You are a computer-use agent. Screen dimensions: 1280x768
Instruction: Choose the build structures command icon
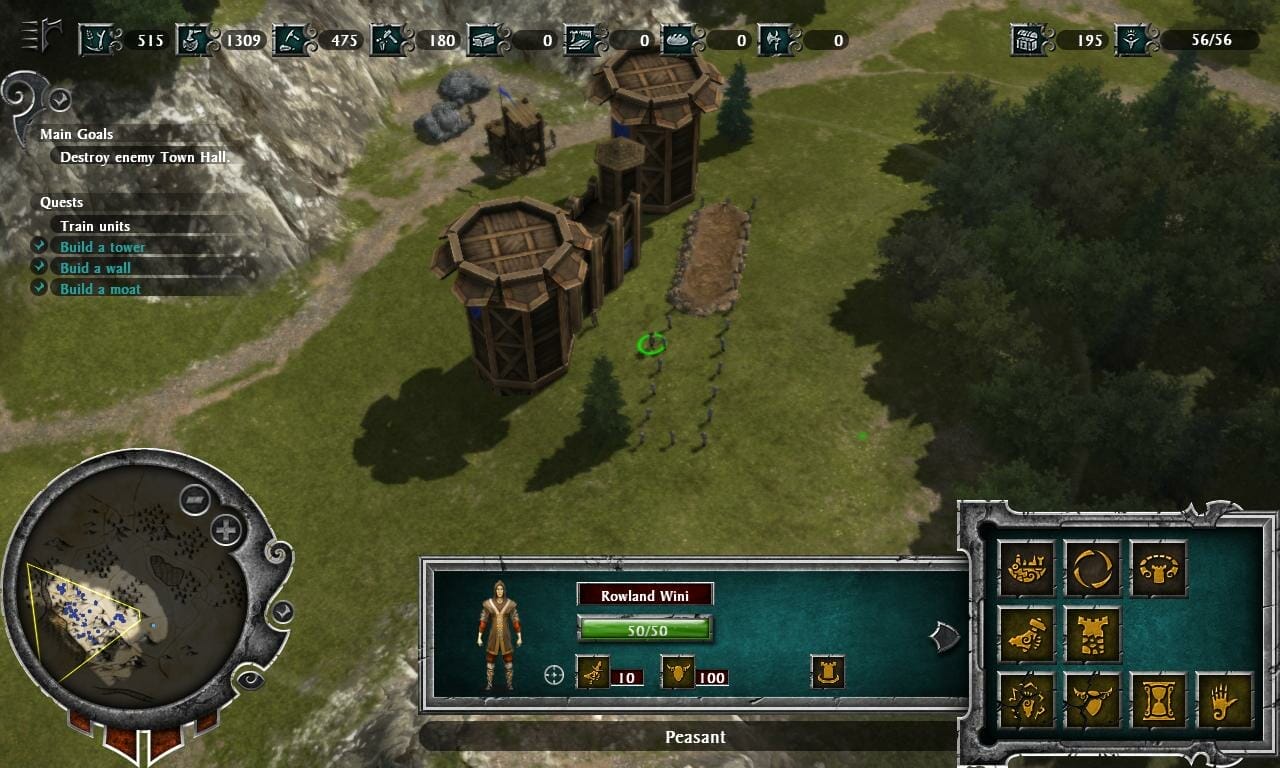click(x=1026, y=568)
